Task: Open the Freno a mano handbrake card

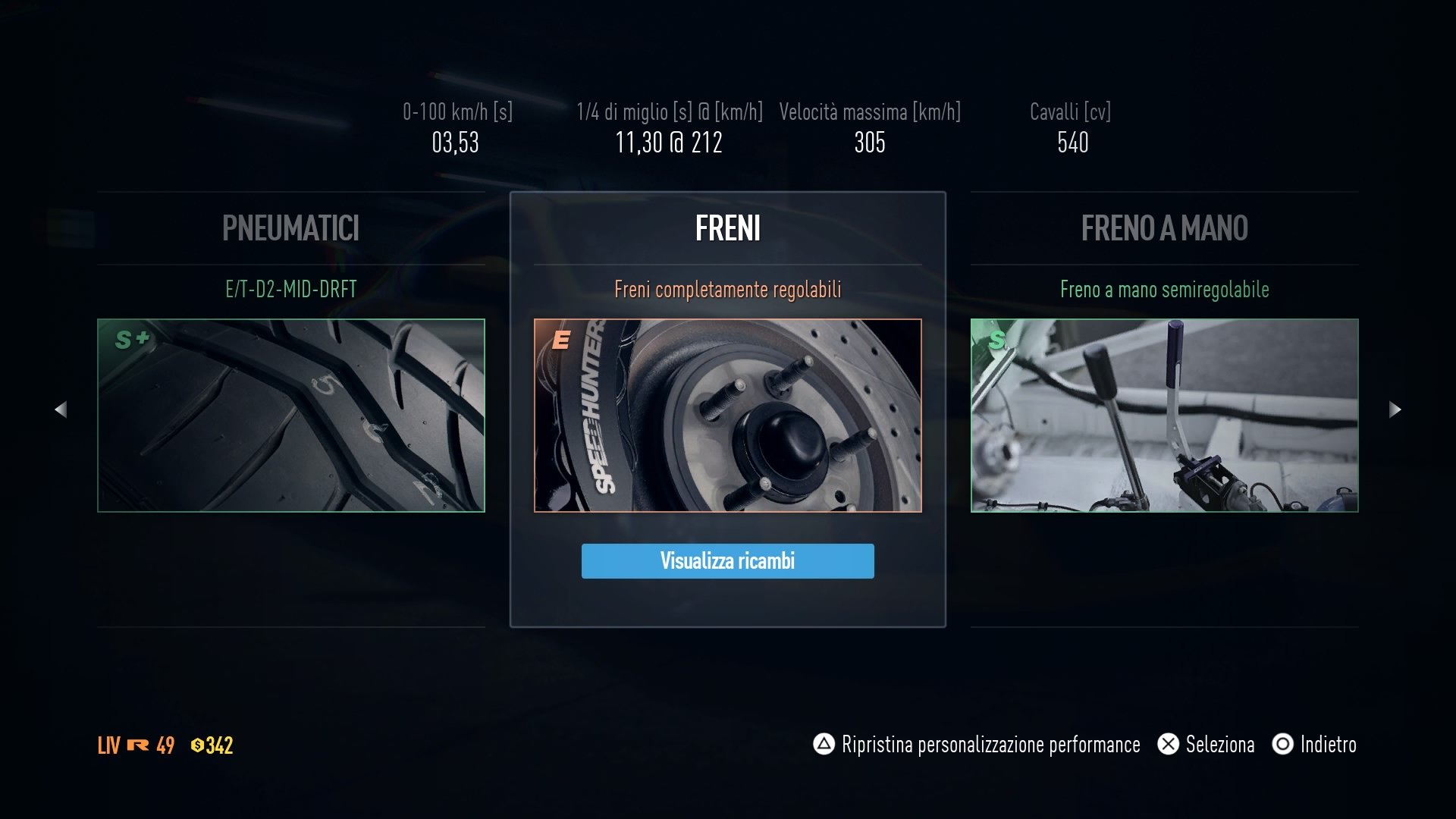Action: (1164, 416)
